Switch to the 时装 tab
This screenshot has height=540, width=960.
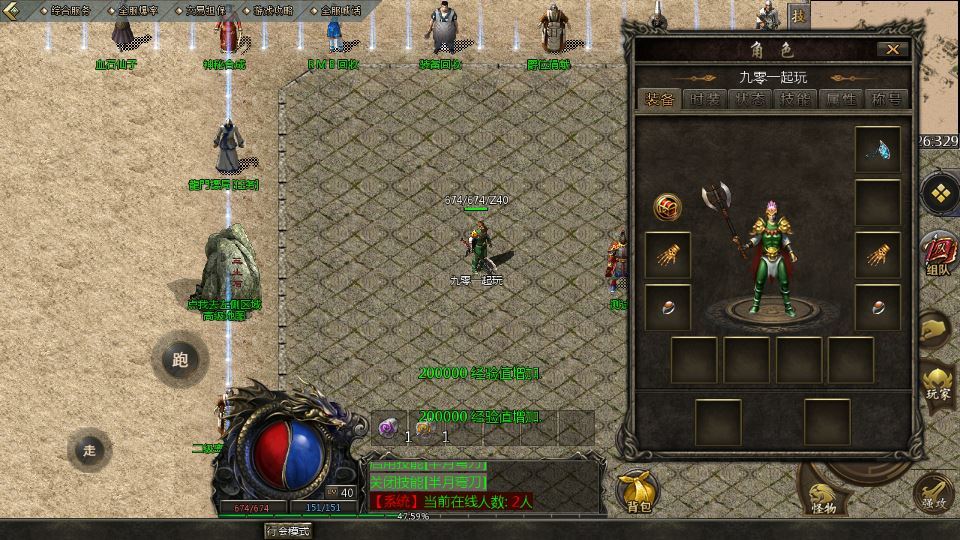pos(705,99)
